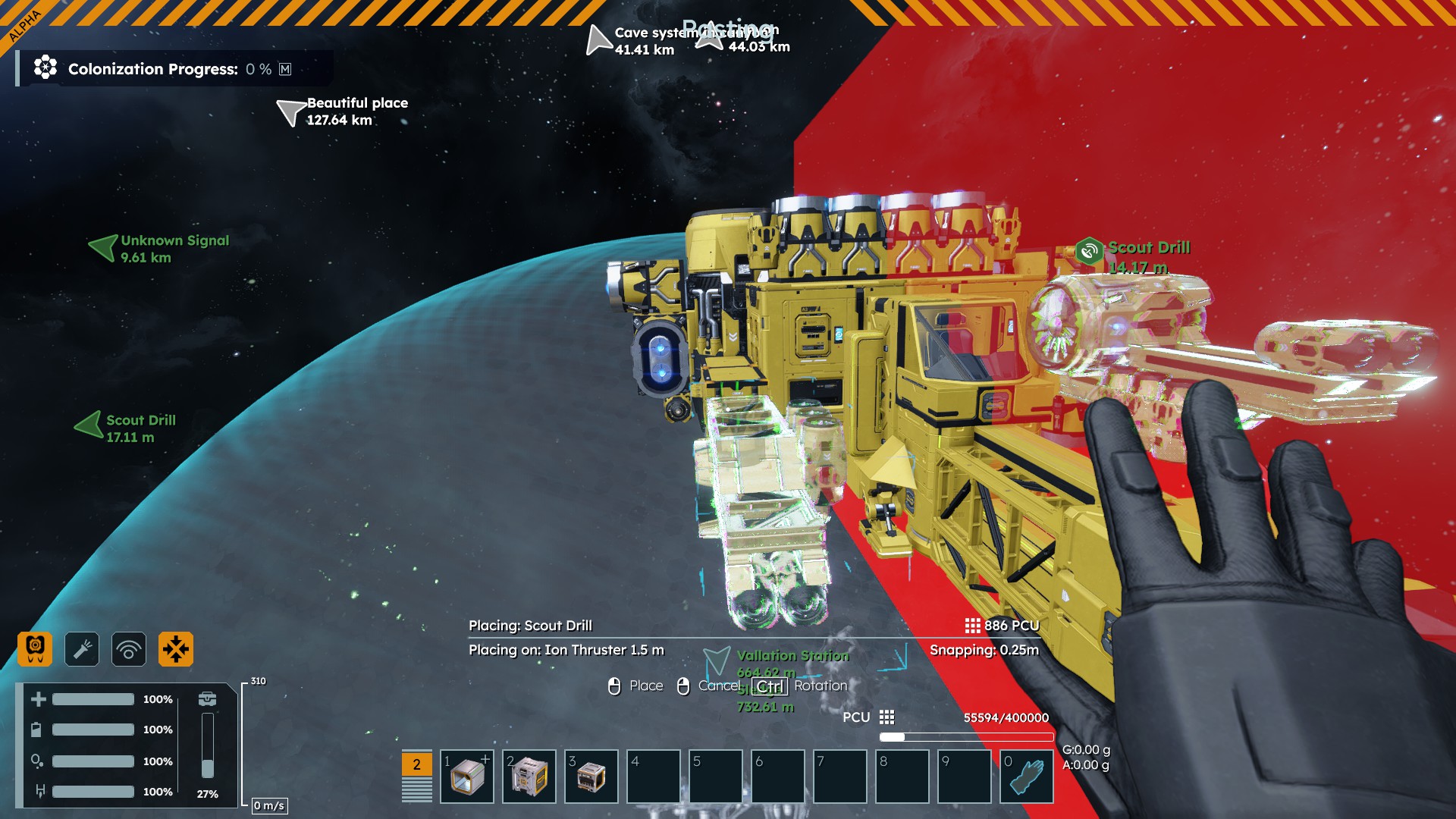Select hotbar slot 2 container block

point(529,777)
